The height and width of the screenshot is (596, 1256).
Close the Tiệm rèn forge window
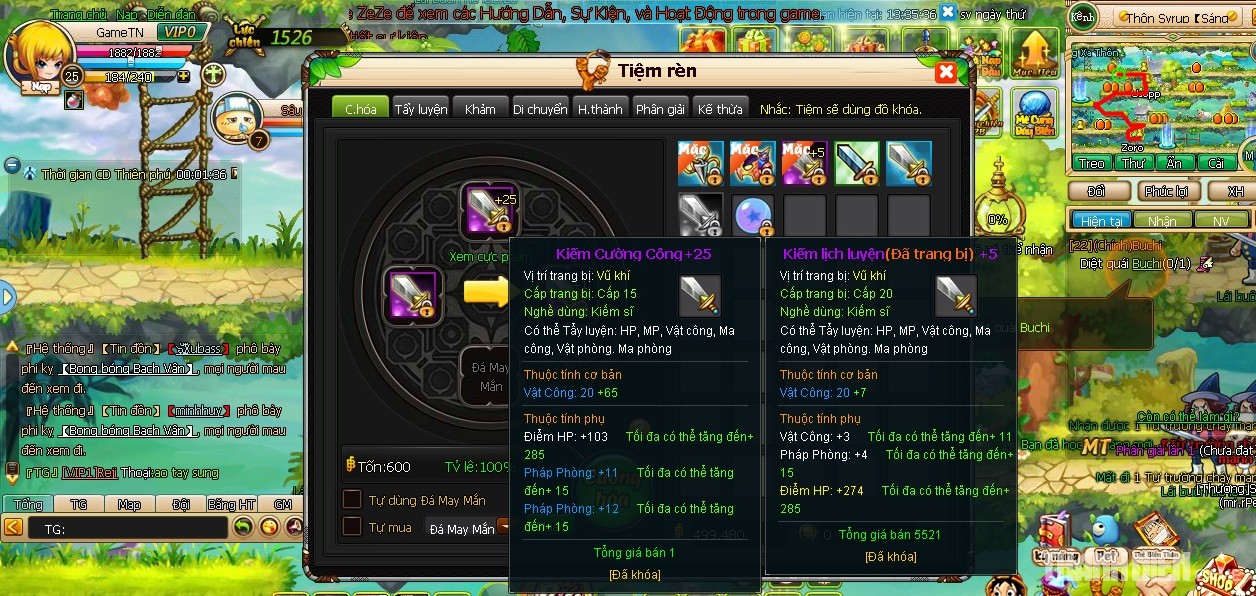945,72
